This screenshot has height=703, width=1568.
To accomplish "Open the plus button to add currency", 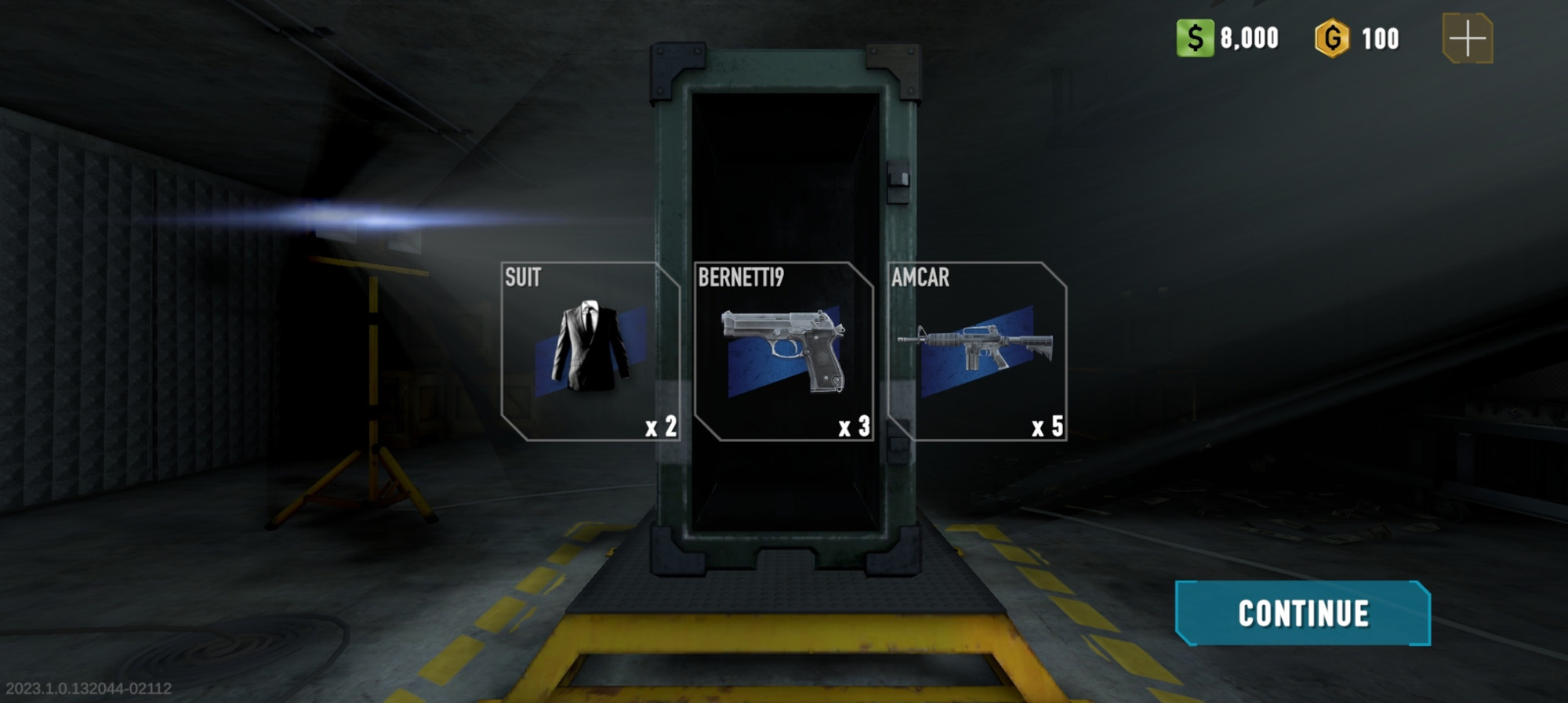I will click(1467, 38).
